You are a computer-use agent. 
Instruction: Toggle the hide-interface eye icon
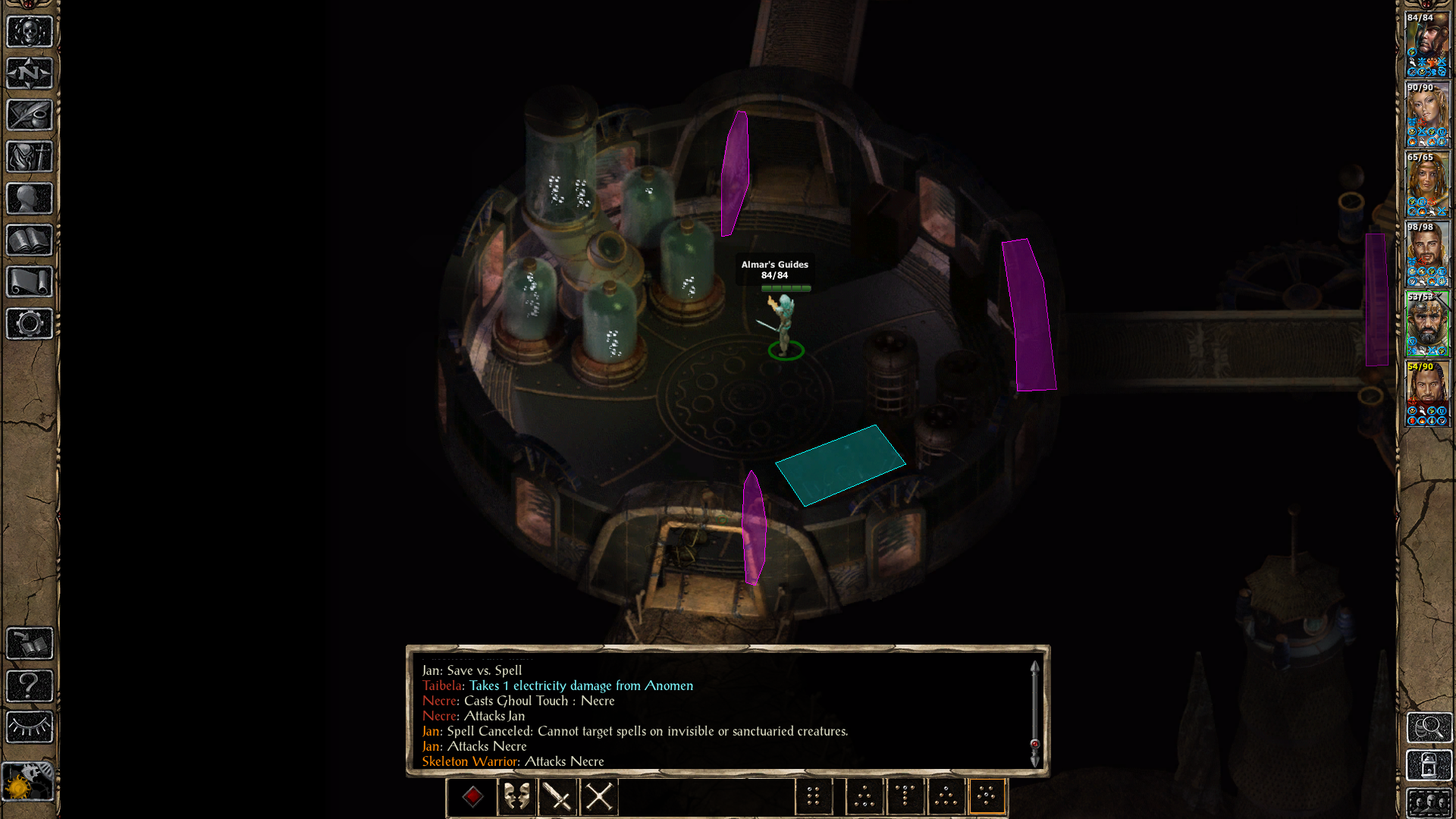pyautogui.click(x=28, y=726)
